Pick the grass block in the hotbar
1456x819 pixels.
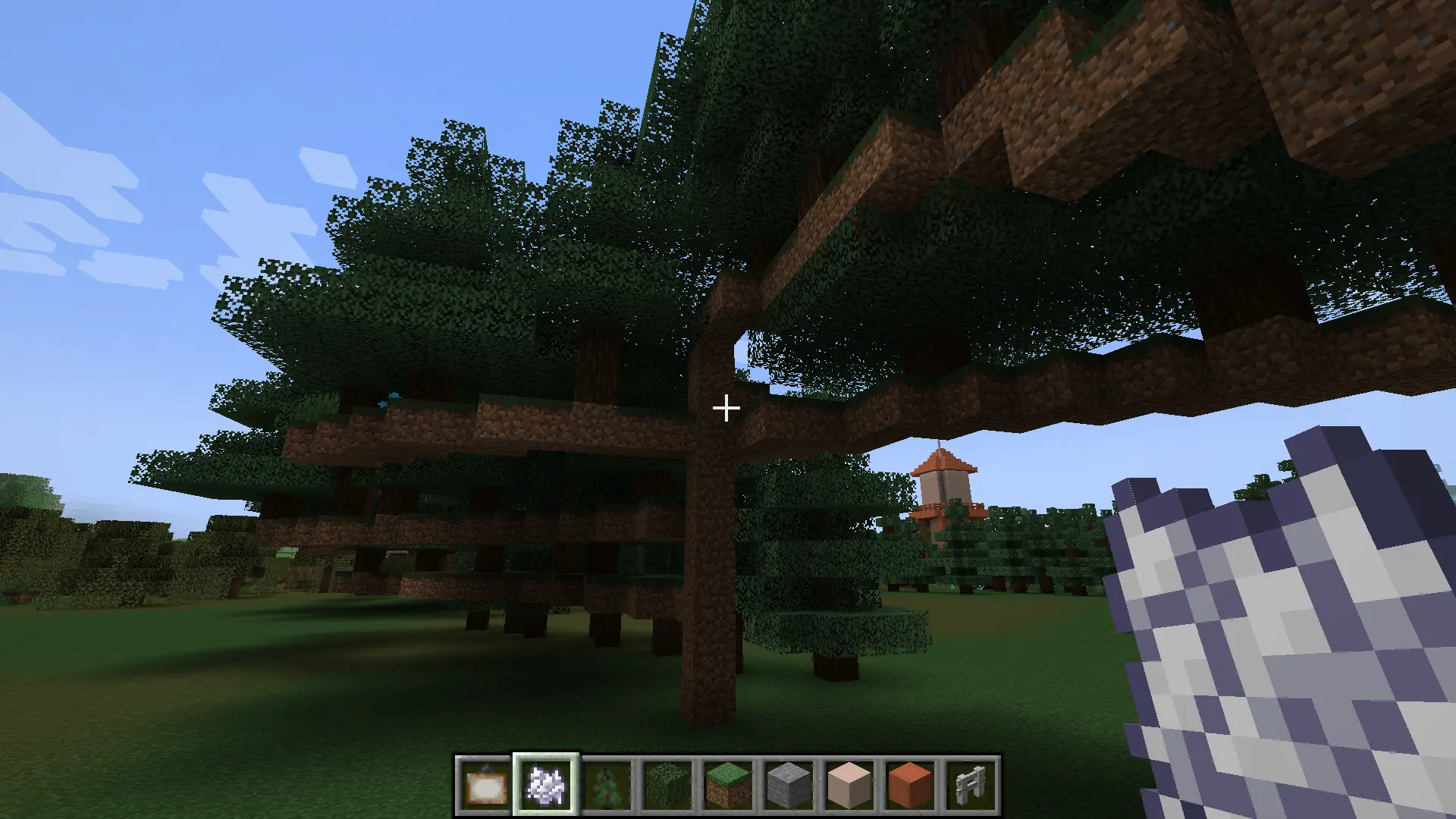[x=728, y=785]
